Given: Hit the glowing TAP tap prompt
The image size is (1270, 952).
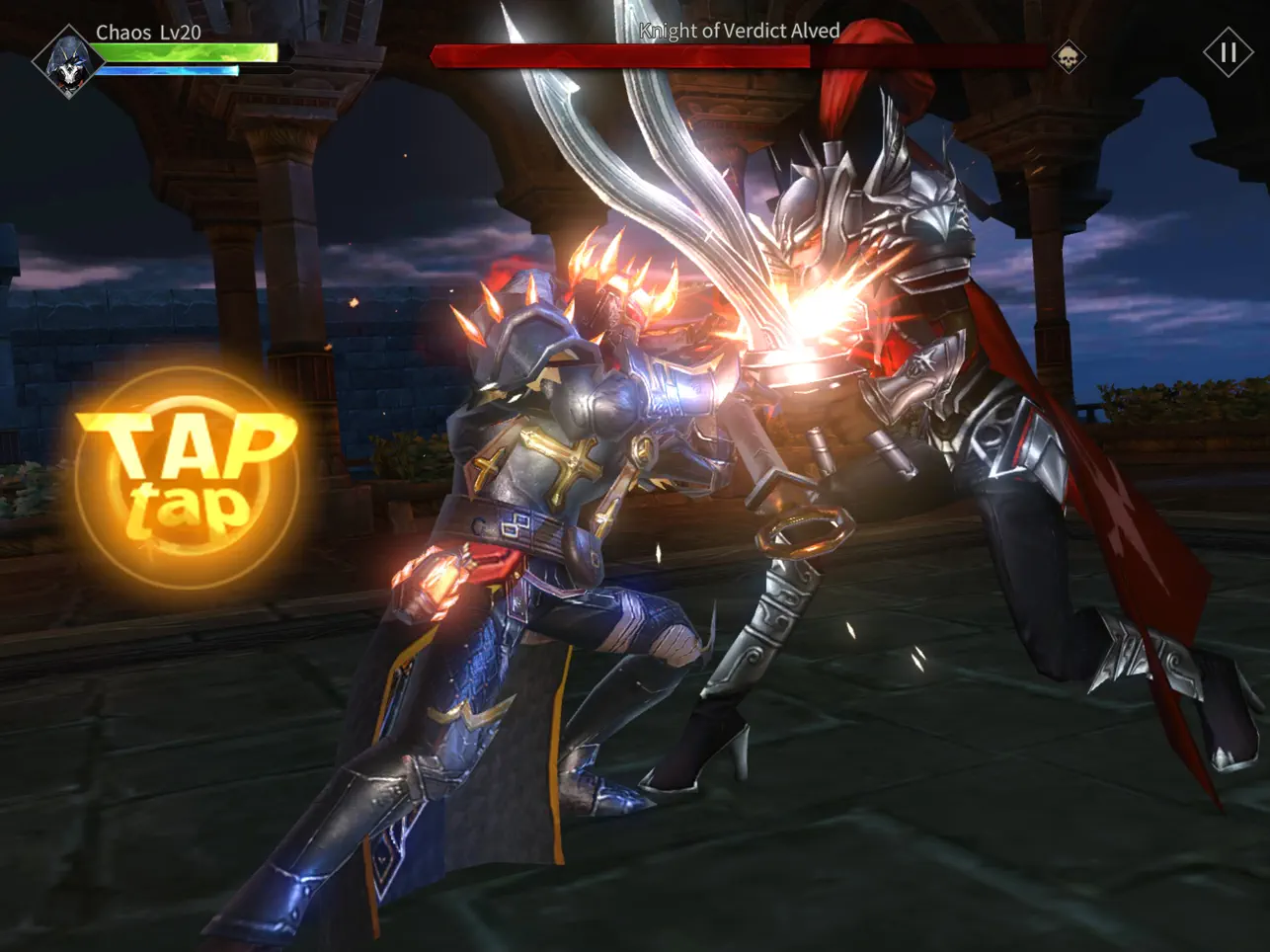Looking at the screenshot, I should (187, 477).
